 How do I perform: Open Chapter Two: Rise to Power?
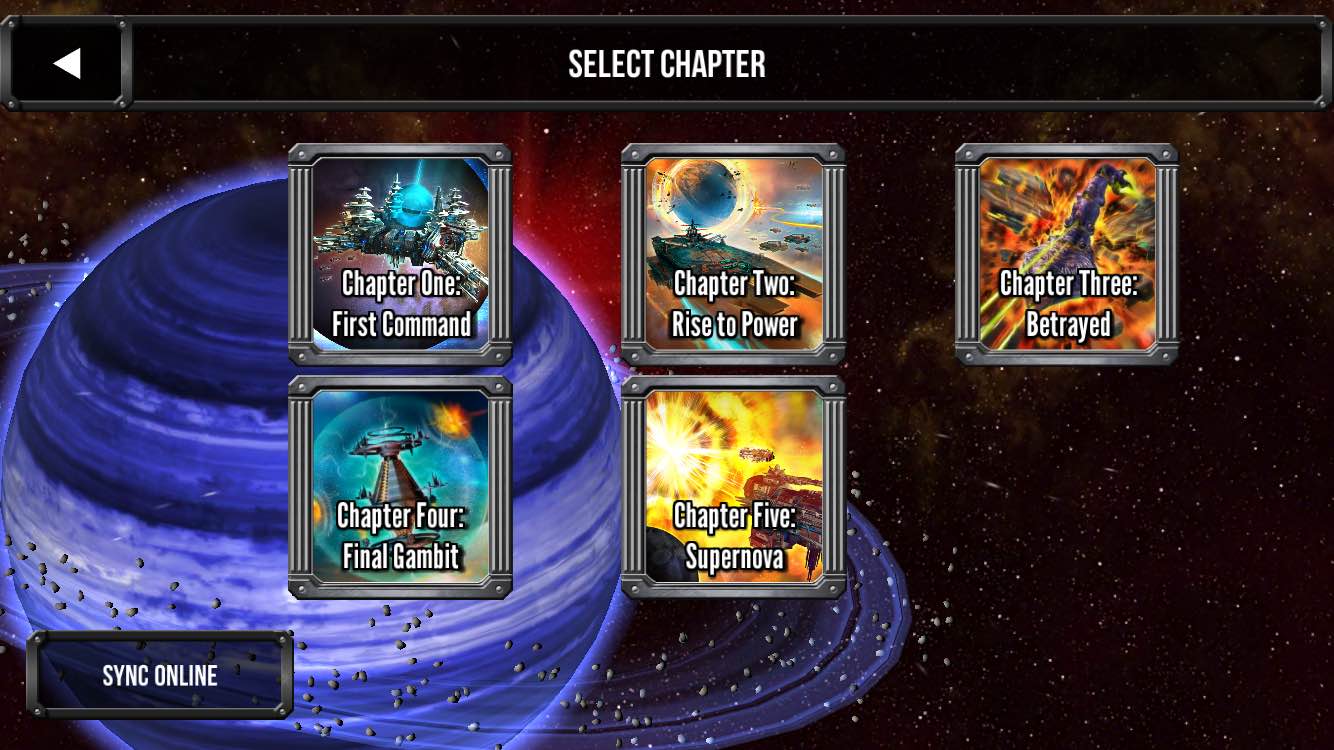[733, 254]
